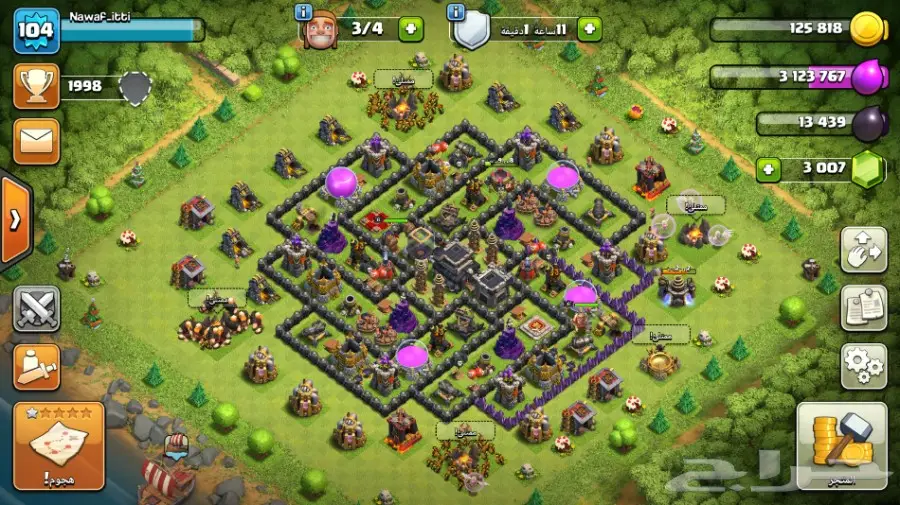Open the crossed swords clan war button
This screenshot has height=505, width=900.
click(36, 309)
